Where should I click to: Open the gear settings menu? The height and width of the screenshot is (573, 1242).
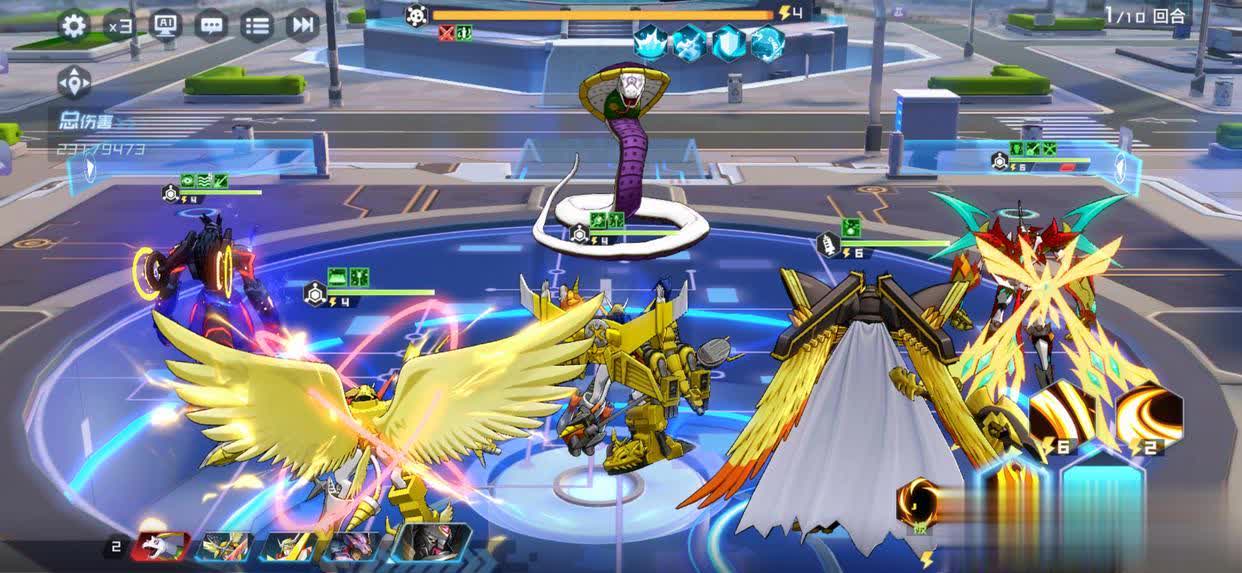74,25
